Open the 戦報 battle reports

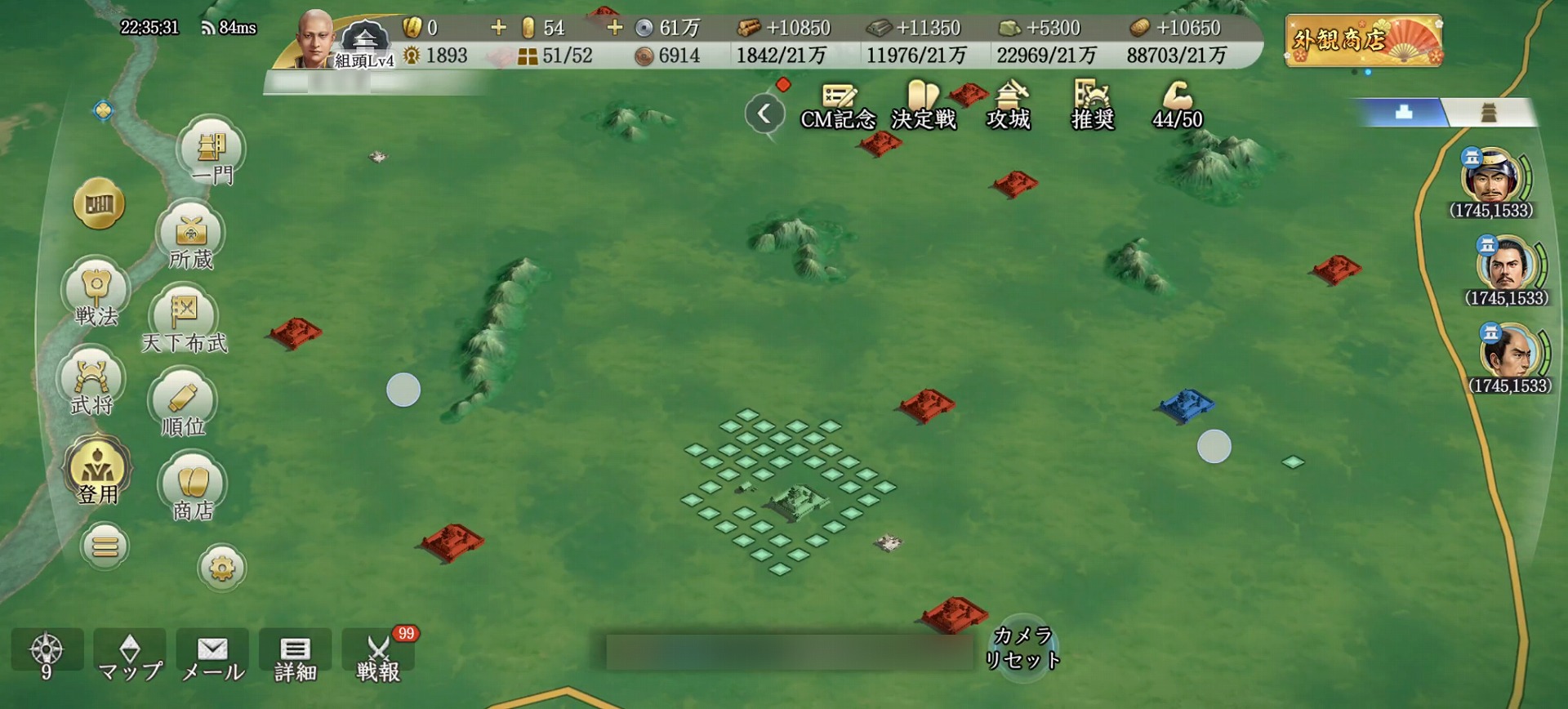tap(377, 657)
